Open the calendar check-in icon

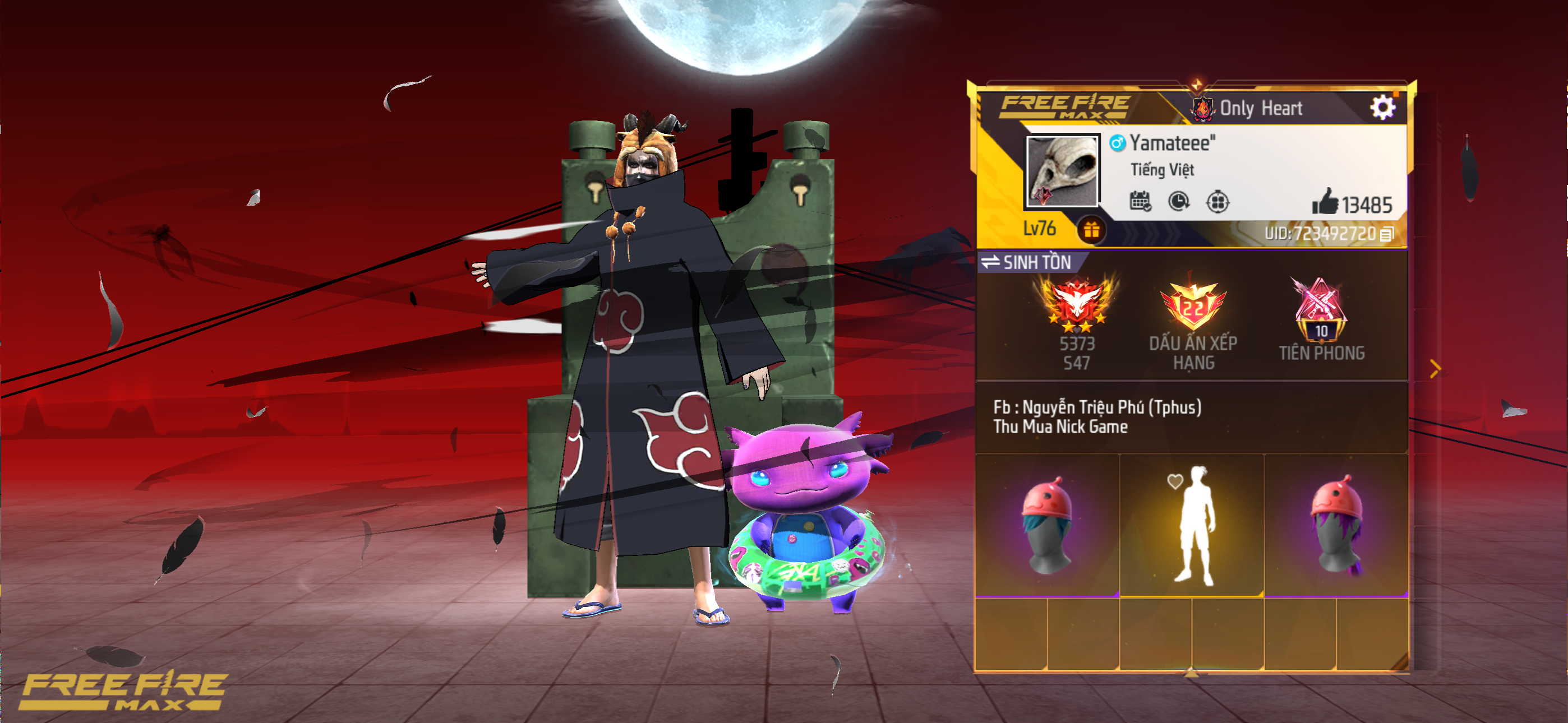pyautogui.click(x=1140, y=201)
